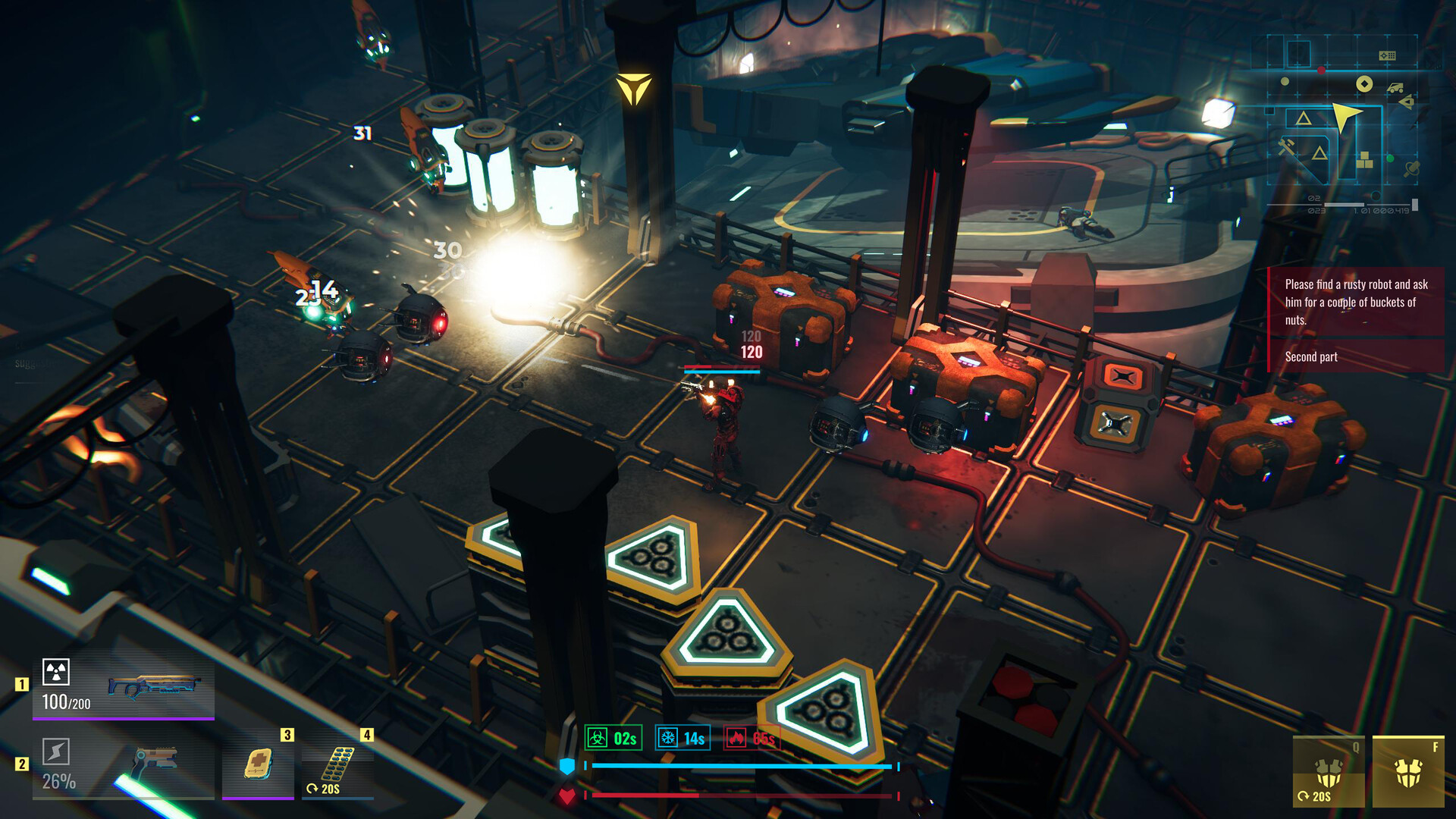Activate the F armor ability
This screenshot has height=819, width=1456.
coord(1408,771)
